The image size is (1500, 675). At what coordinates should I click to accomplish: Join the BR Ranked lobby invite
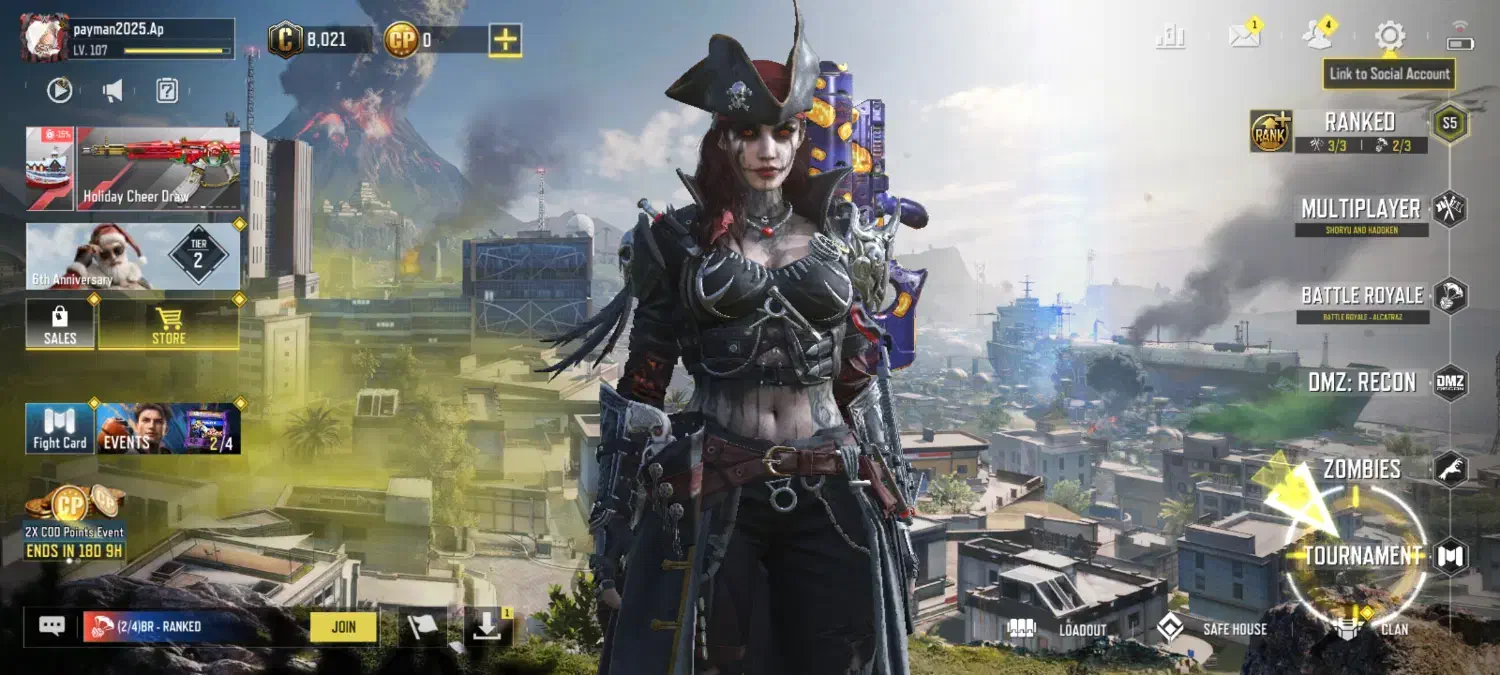(343, 627)
